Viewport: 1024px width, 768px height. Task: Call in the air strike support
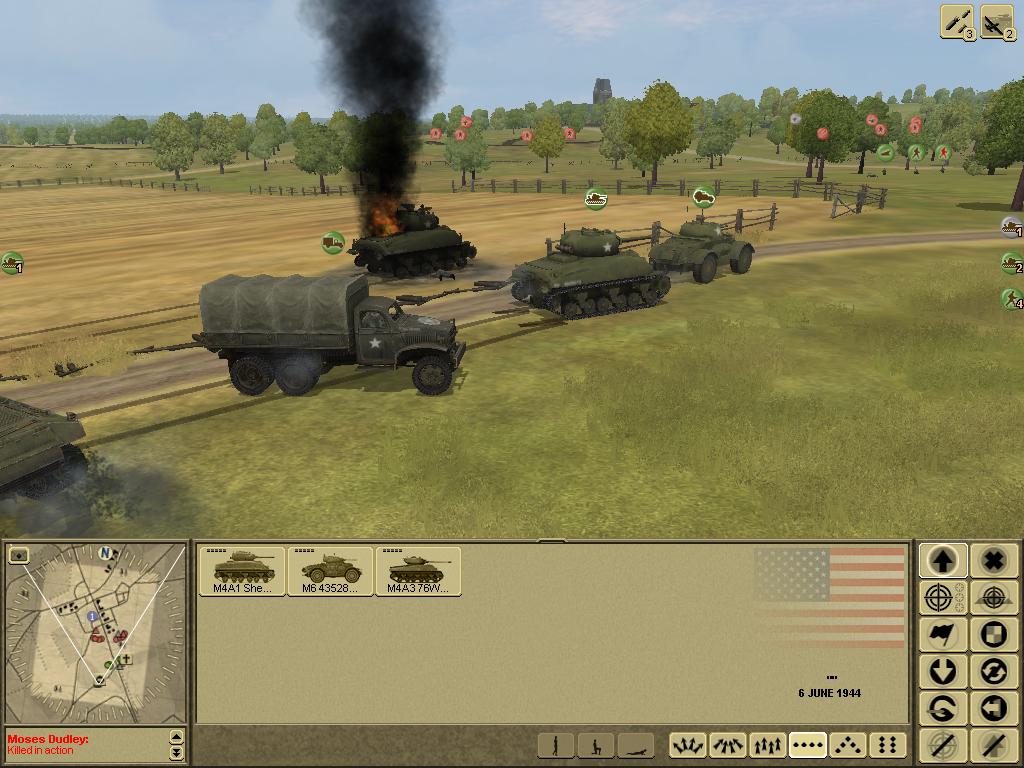coord(997,22)
